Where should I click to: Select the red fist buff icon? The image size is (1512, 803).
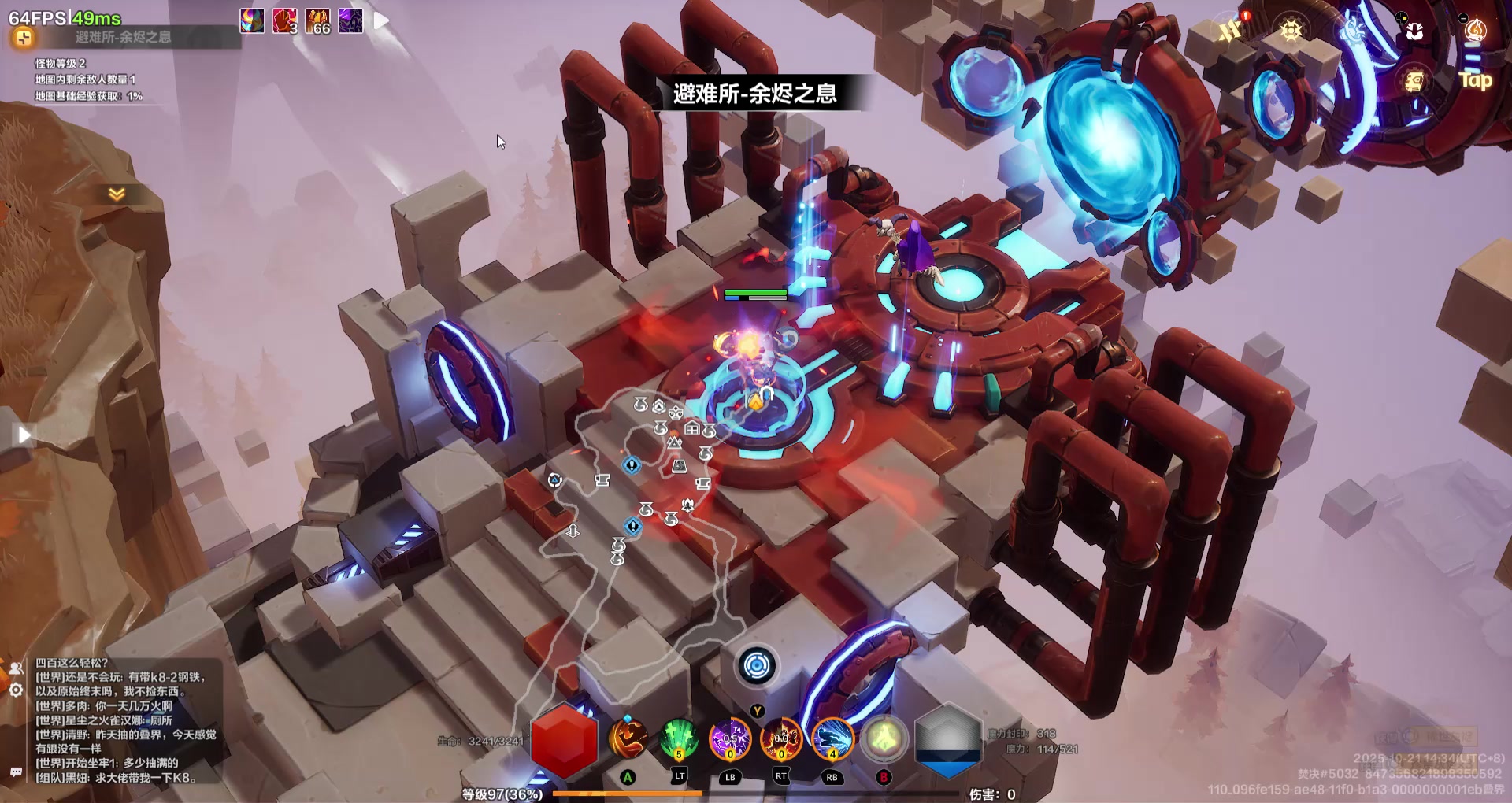point(284,20)
